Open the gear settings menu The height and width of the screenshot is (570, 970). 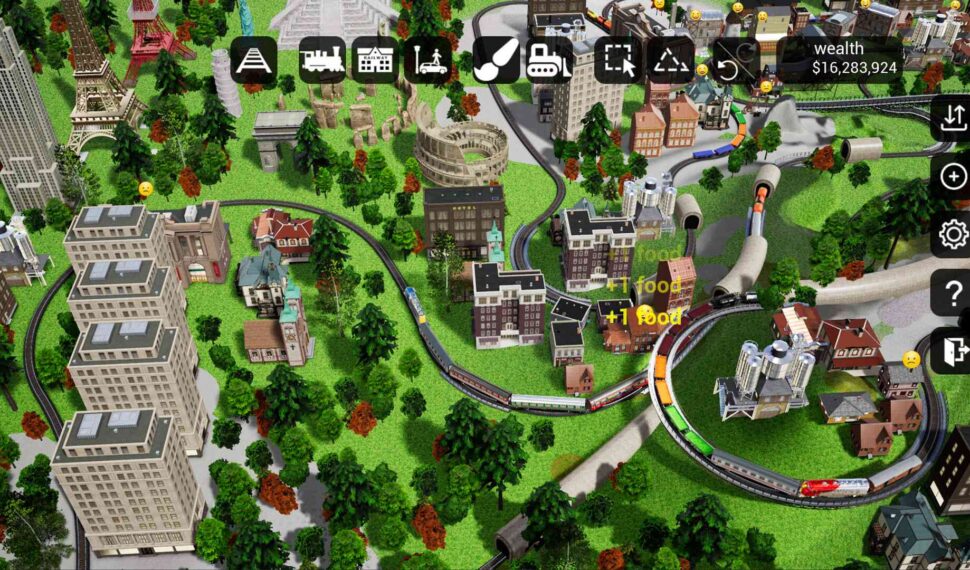point(953,235)
